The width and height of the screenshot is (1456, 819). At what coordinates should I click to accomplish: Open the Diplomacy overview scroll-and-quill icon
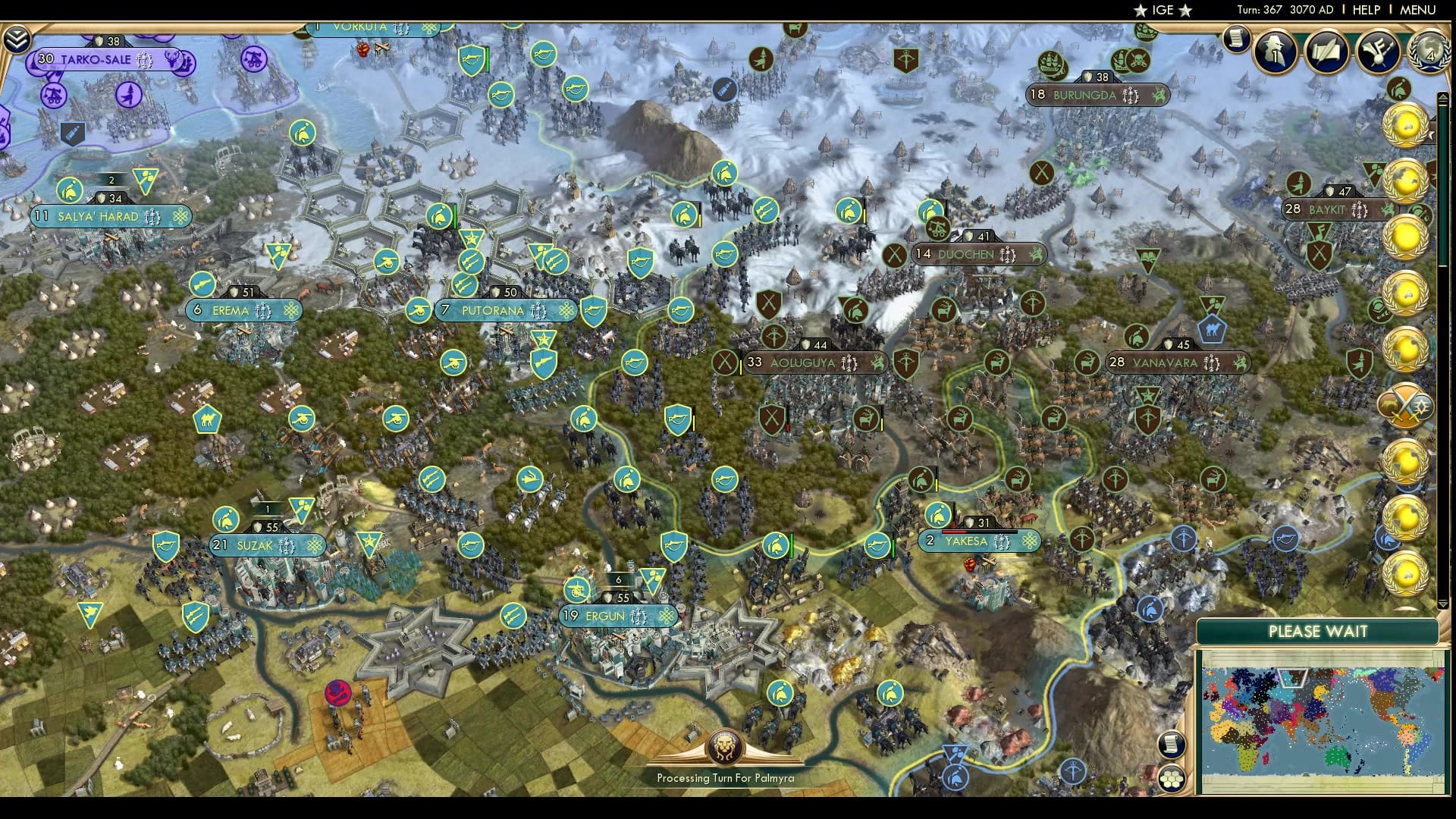(1328, 52)
